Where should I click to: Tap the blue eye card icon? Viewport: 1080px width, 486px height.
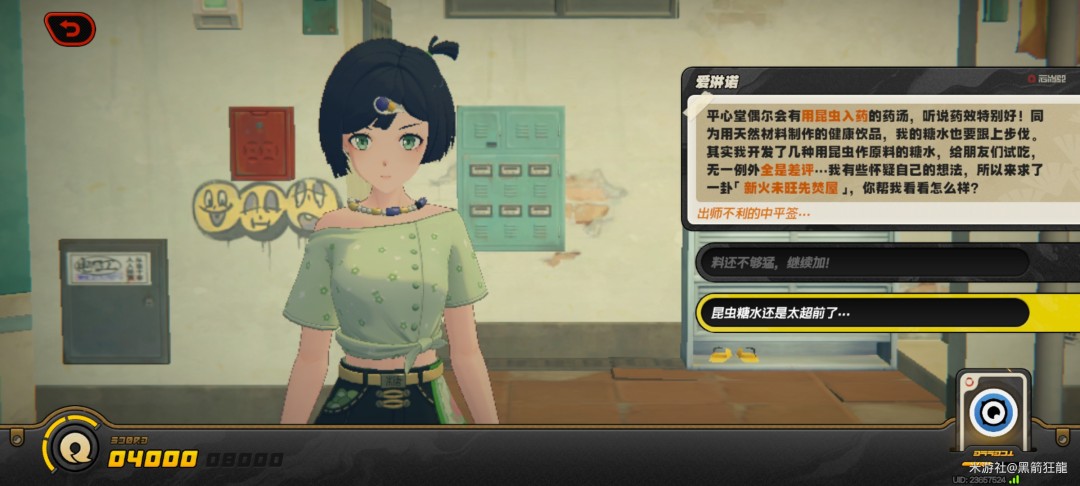[992, 410]
